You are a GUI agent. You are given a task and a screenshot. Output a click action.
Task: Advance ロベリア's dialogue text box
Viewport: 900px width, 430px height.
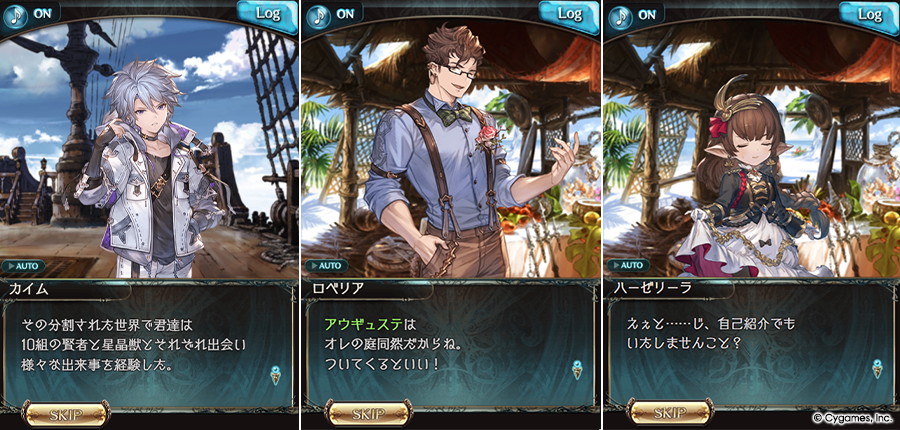pyautogui.click(x=450, y=345)
